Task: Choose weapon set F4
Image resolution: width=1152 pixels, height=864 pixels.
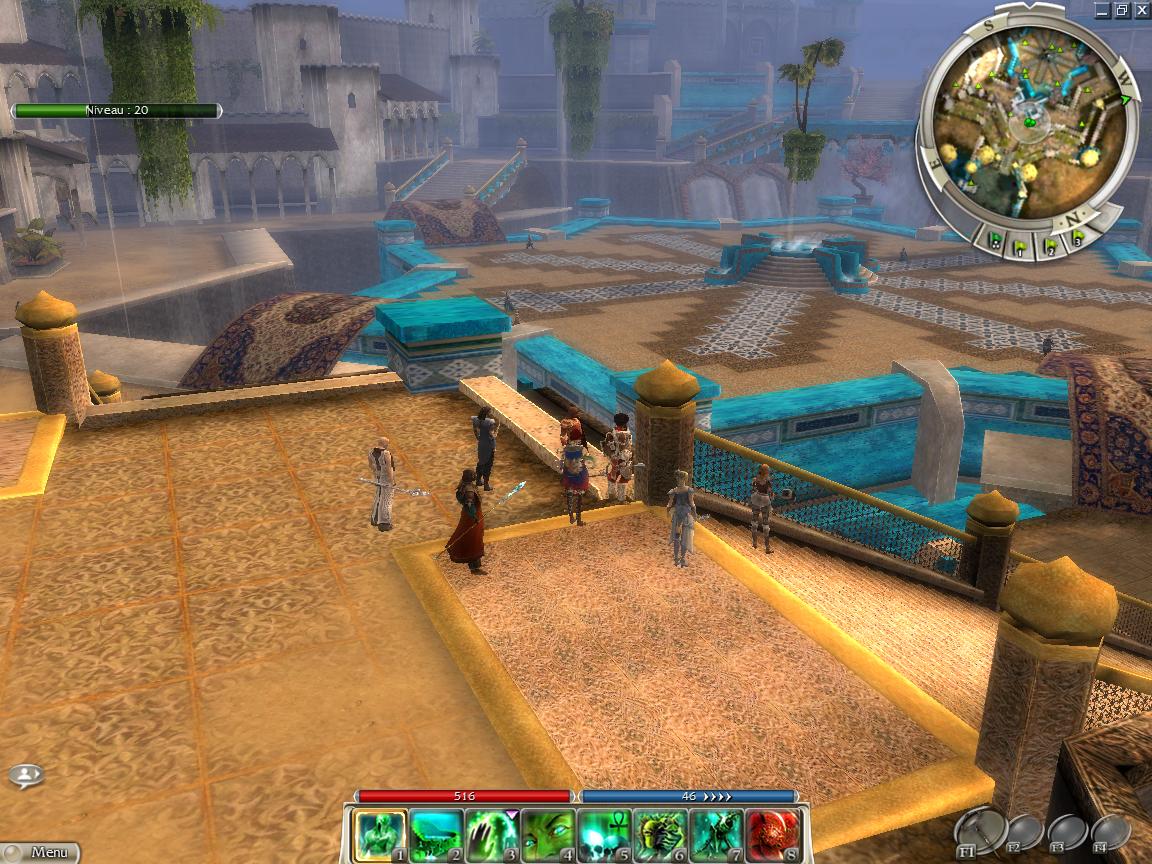Action: (x=1110, y=831)
